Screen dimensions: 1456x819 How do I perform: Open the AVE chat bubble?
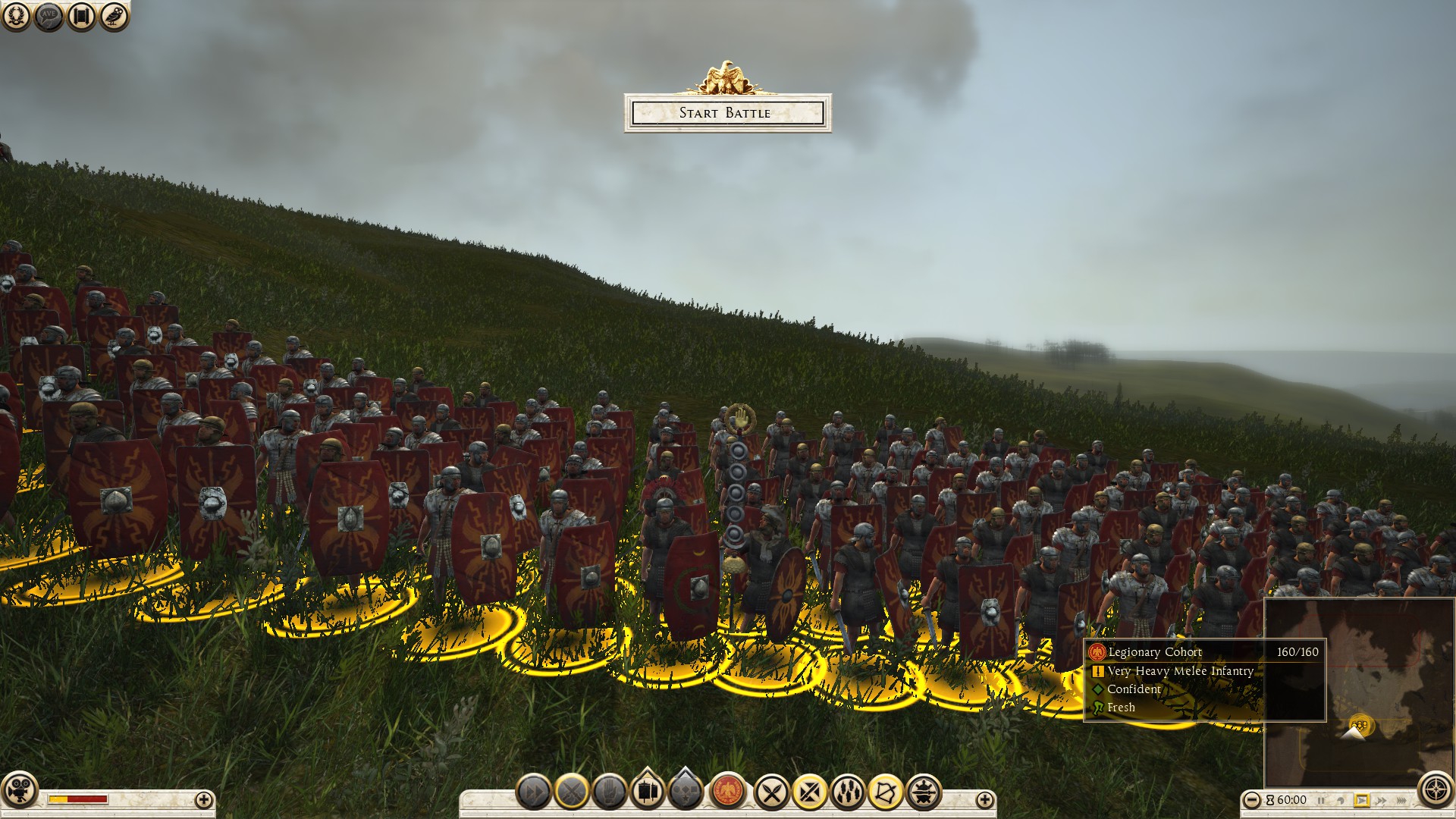pos(49,16)
